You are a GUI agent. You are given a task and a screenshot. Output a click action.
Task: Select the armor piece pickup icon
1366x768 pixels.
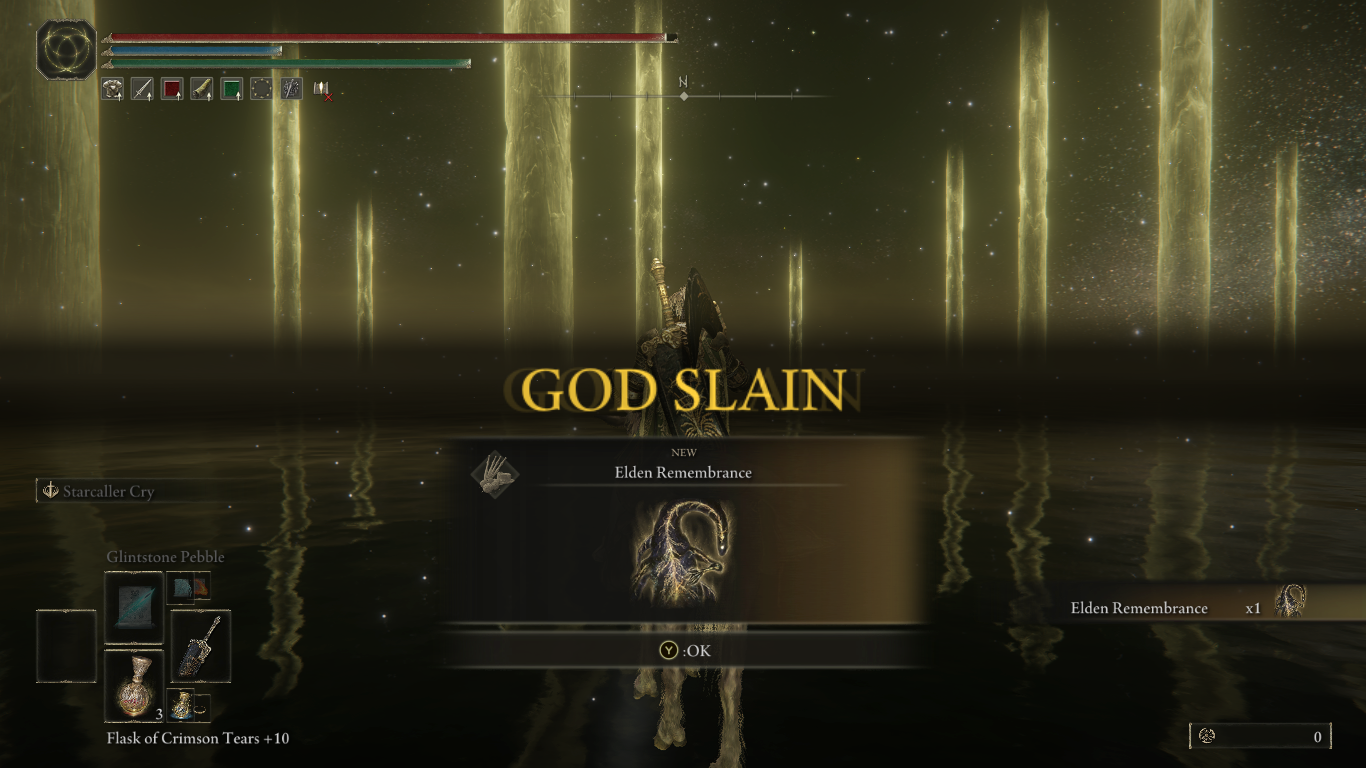112,88
